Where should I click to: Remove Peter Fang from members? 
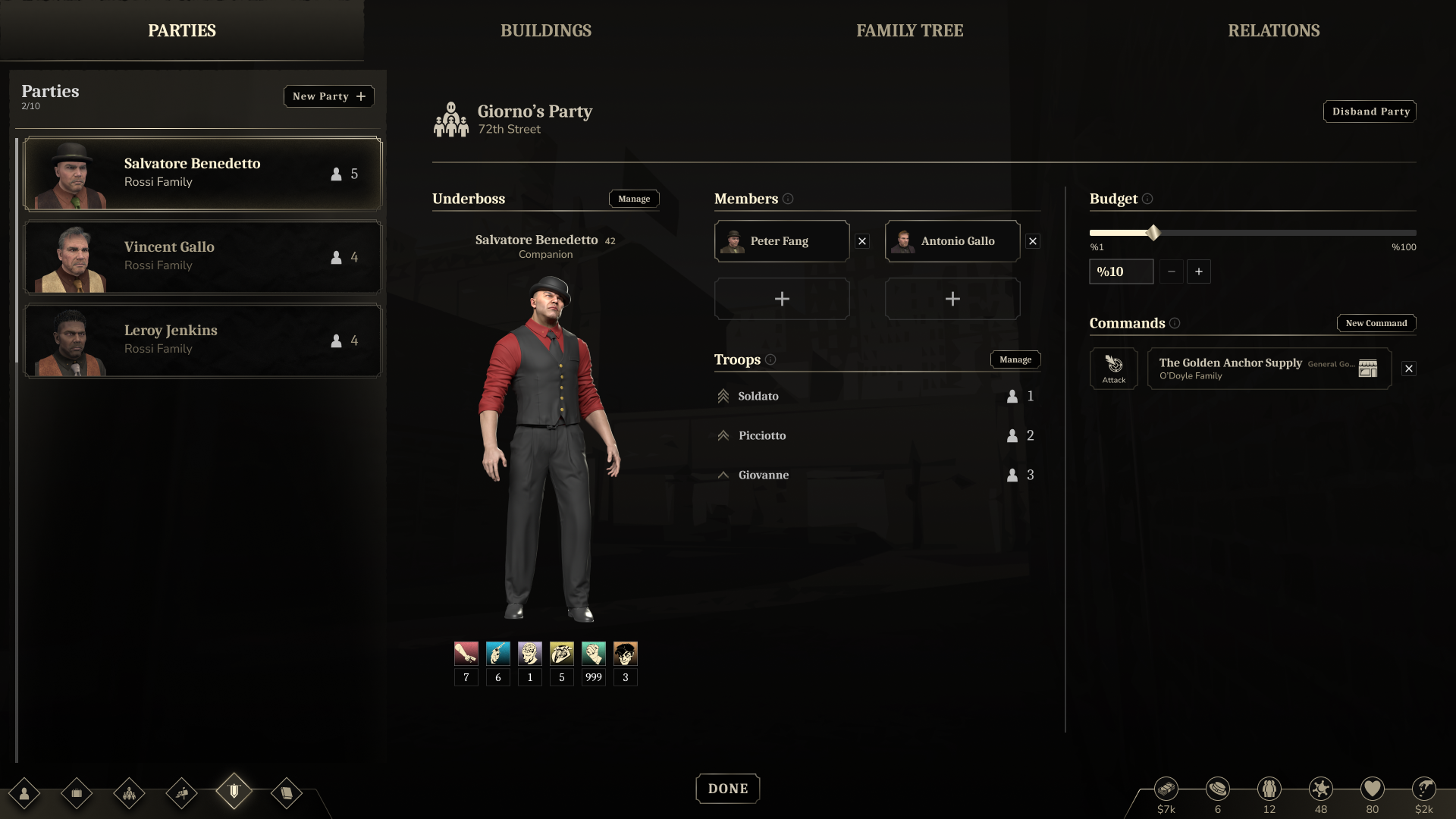click(862, 241)
